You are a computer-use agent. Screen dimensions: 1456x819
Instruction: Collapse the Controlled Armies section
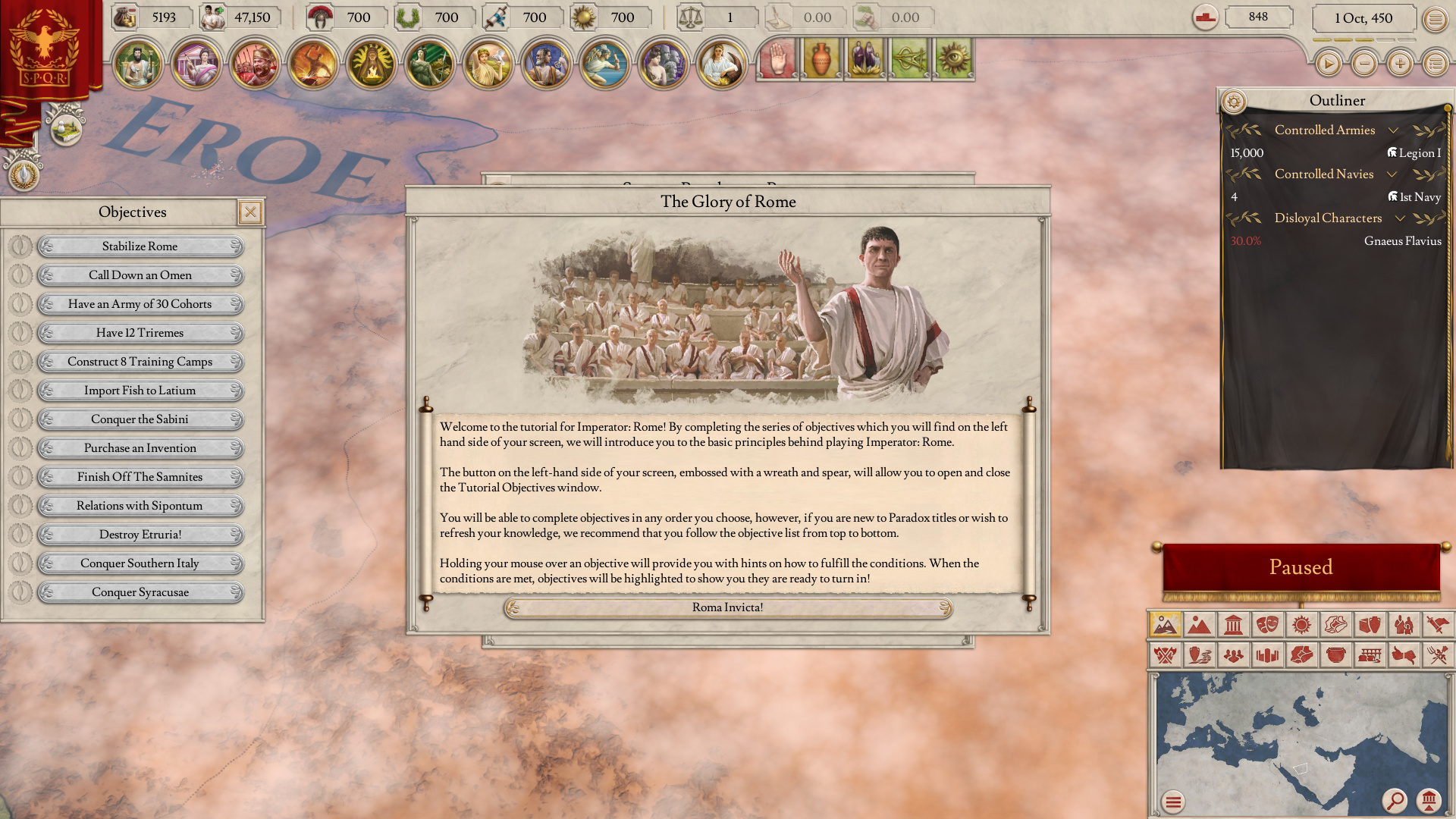[x=1393, y=130]
